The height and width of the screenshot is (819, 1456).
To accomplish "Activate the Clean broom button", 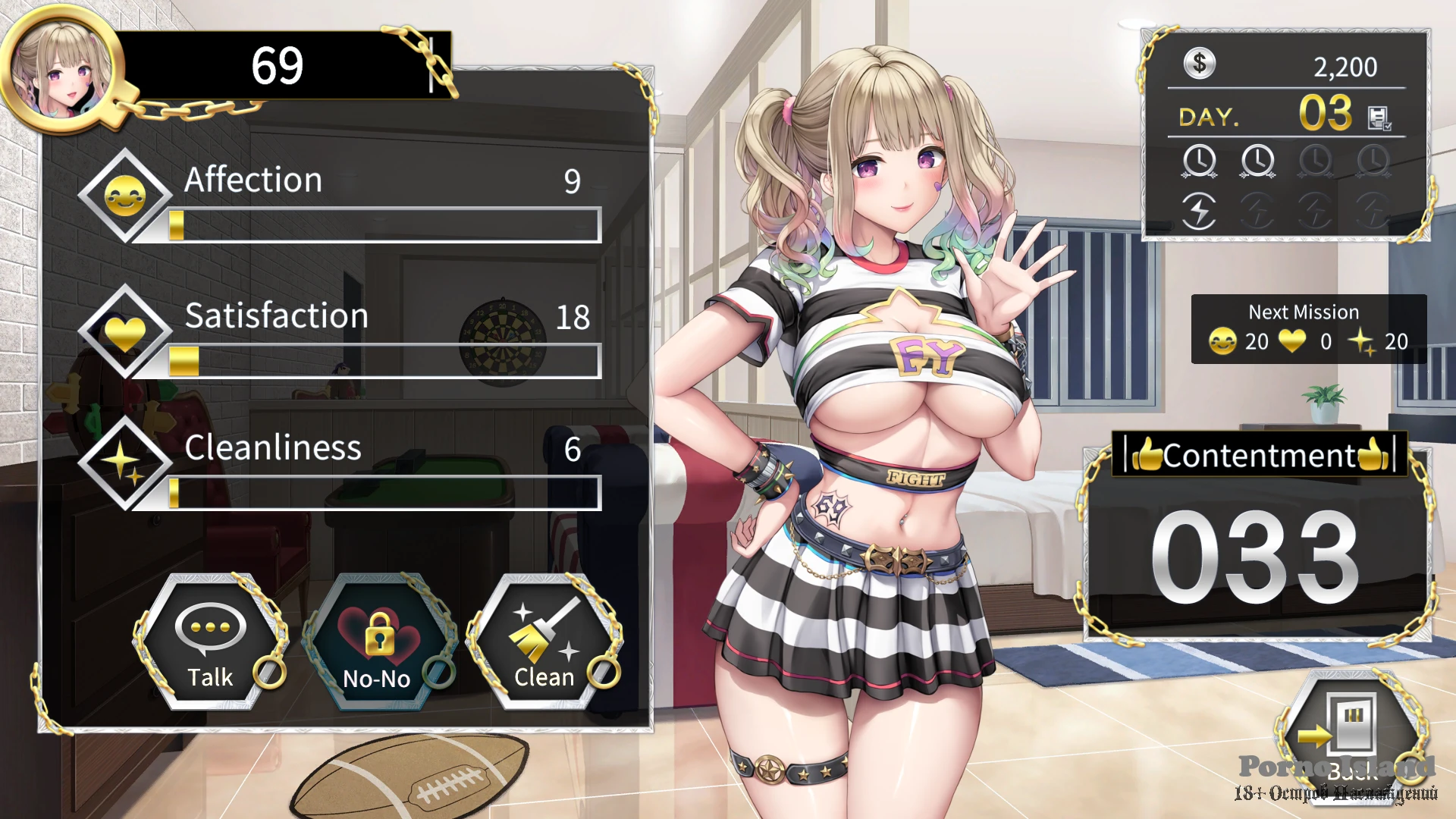I will coord(544,642).
